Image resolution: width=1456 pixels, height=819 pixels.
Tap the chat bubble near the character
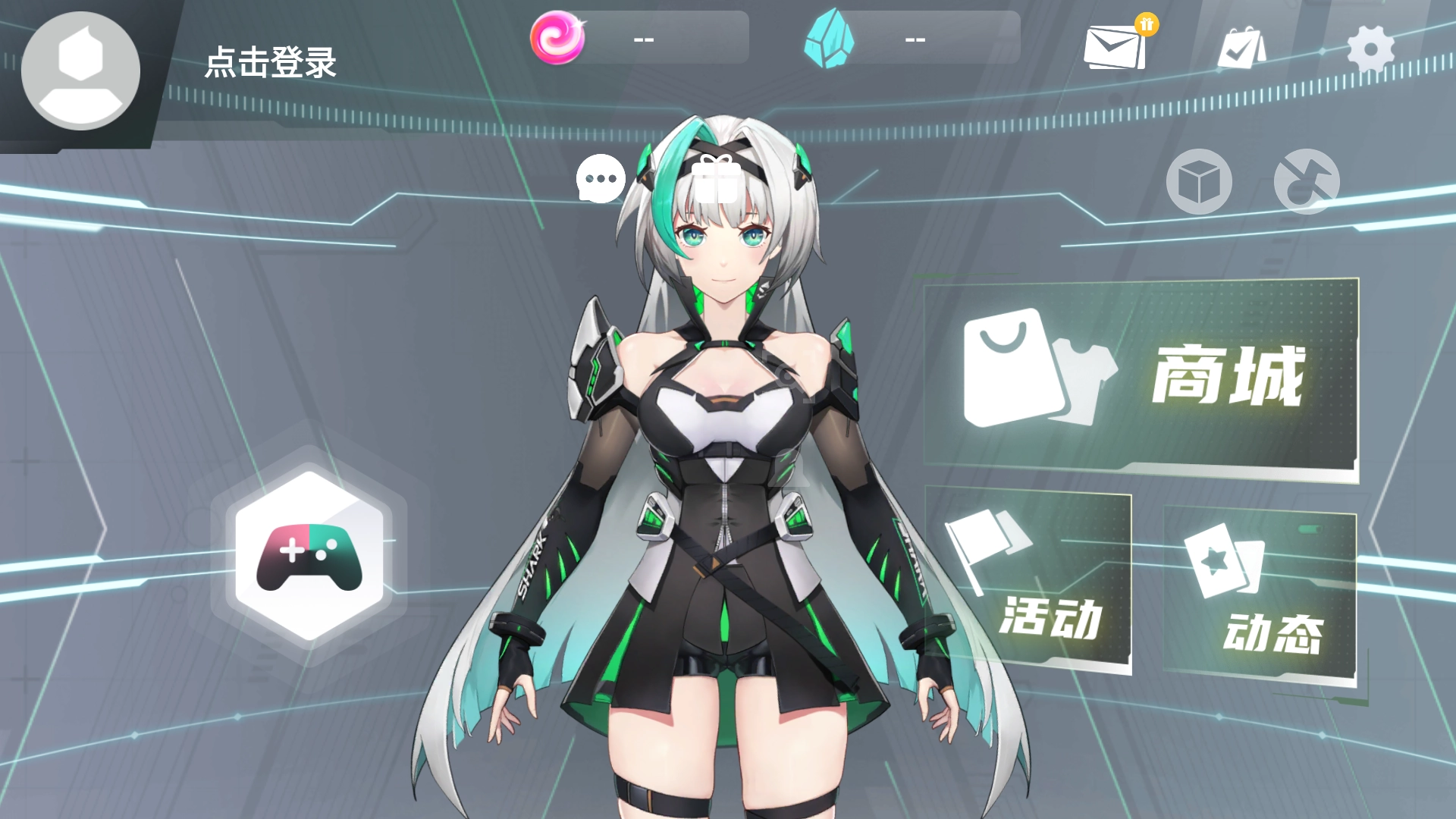[x=600, y=180]
